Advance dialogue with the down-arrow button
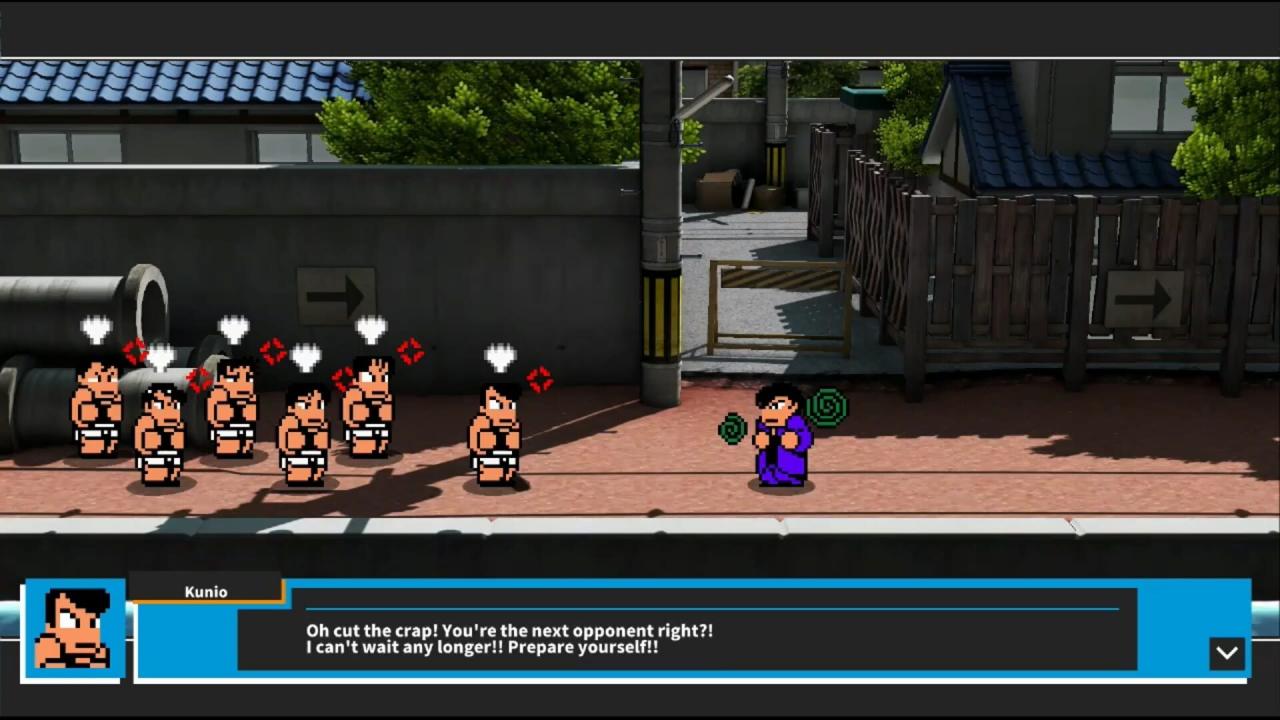1280x720 pixels. coord(1227,653)
